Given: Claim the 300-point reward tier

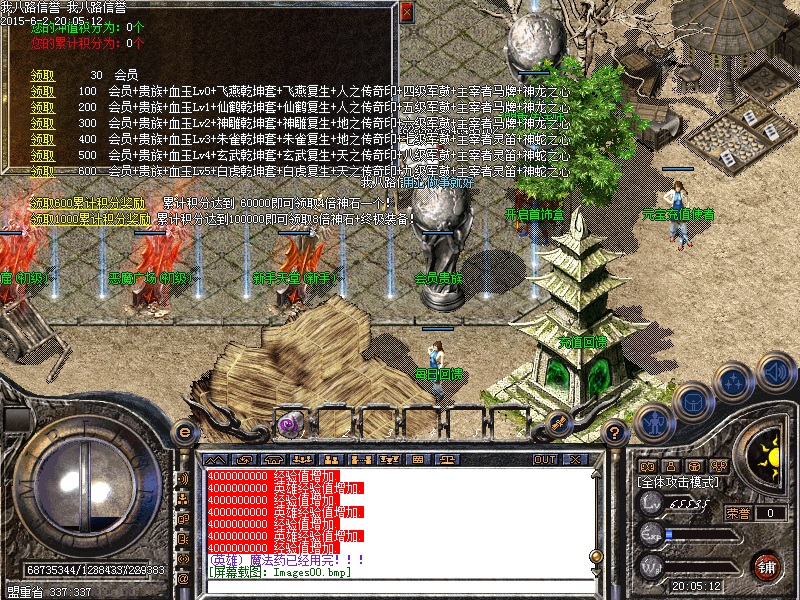Looking at the screenshot, I should point(42,123).
